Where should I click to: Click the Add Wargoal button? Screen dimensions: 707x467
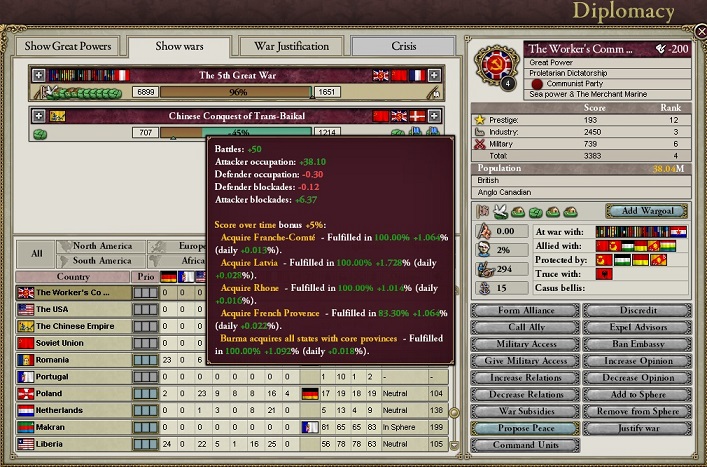click(x=646, y=211)
